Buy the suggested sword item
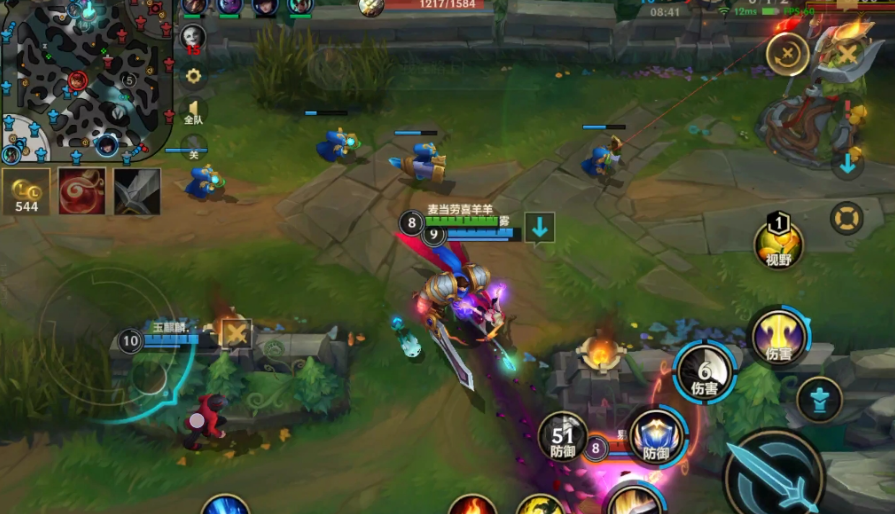The width and height of the screenshot is (895, 514). point(137,190)
